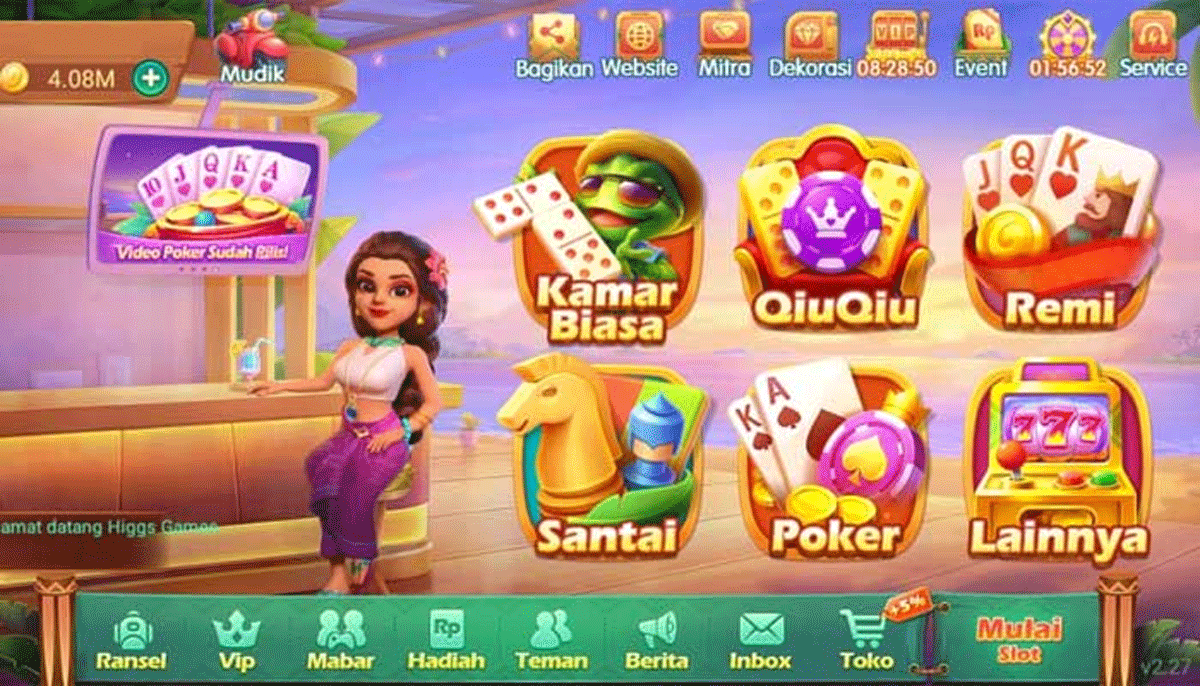Open the Hadiah rewards menu
Screen dimensions: 1200x686
(446, 640)
